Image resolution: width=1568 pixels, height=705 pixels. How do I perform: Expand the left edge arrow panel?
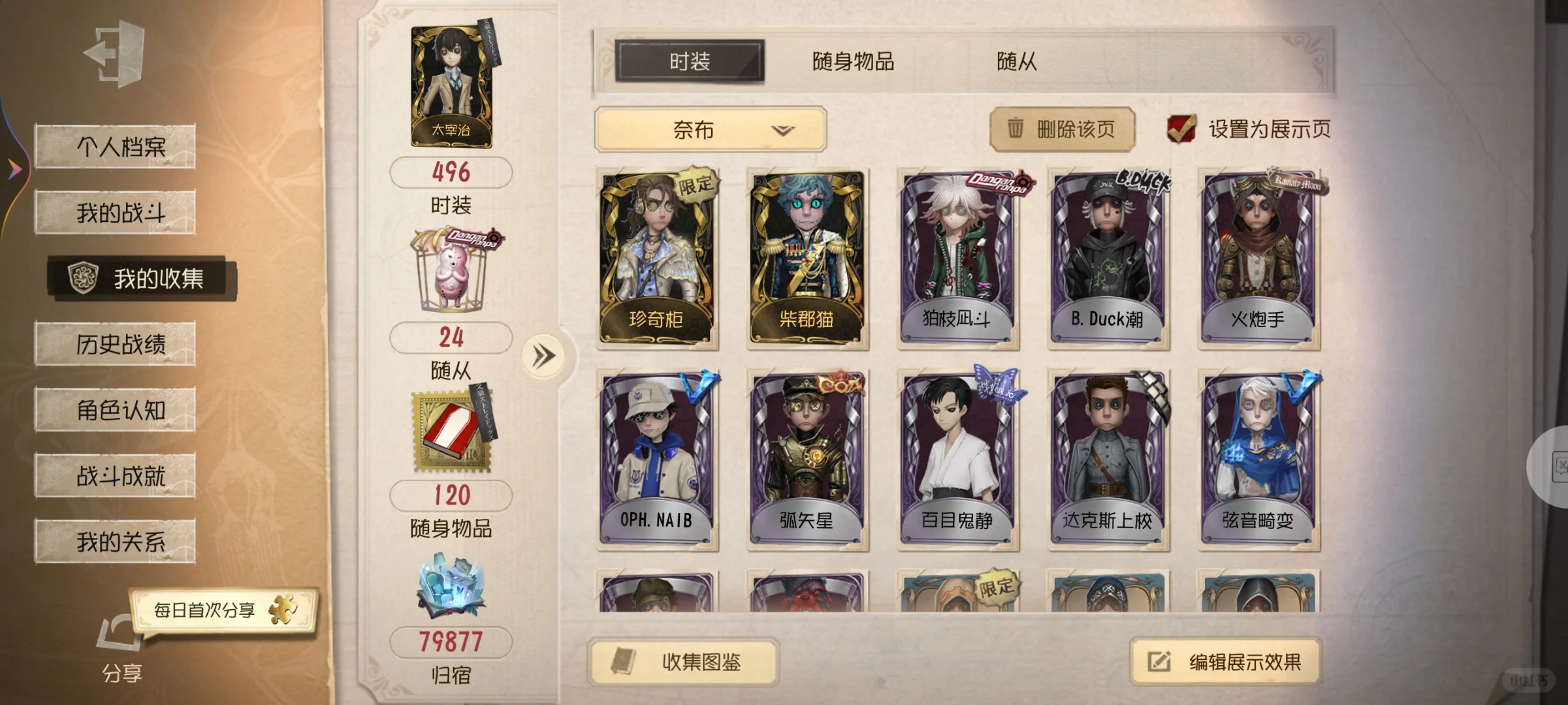click(x=15, y=168)
